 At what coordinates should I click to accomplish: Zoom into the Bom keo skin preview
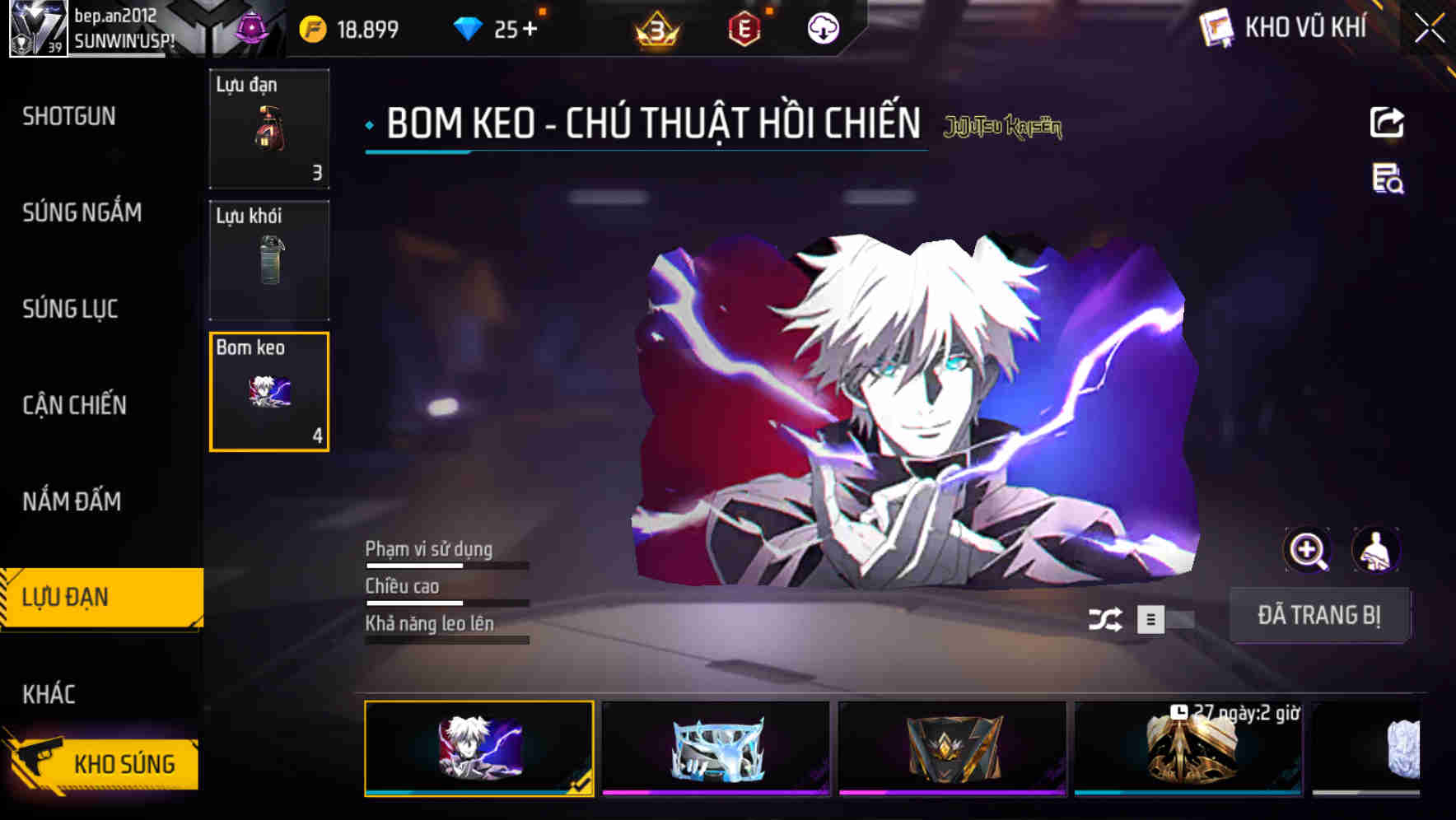[1308, 550]
